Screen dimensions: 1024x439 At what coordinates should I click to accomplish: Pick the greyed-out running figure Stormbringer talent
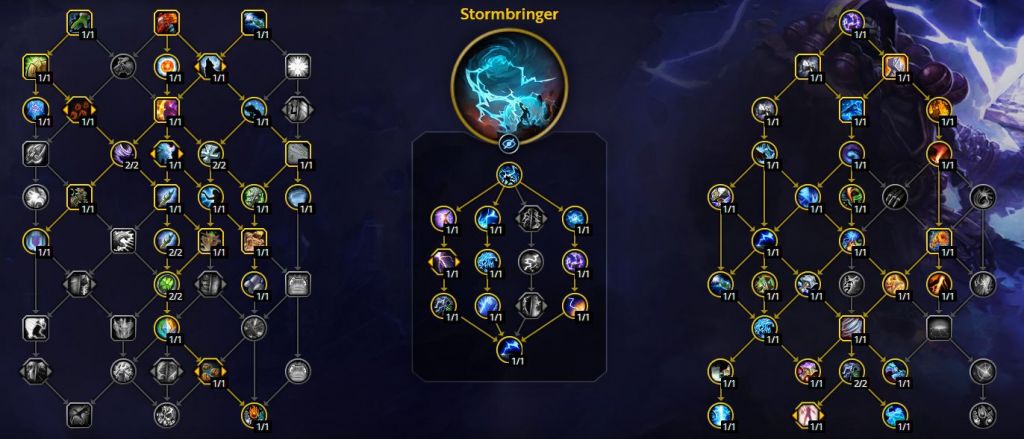pyautogui.click(x=530, y=261)
